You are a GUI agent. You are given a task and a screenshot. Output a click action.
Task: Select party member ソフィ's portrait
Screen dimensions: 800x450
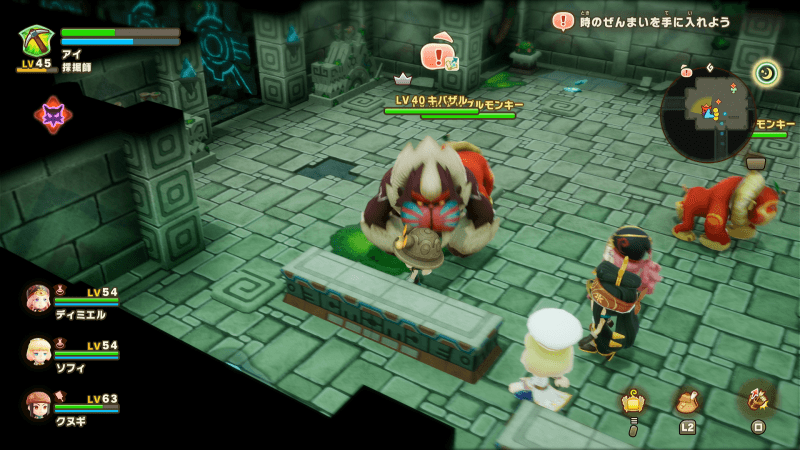tap(39, 352)
